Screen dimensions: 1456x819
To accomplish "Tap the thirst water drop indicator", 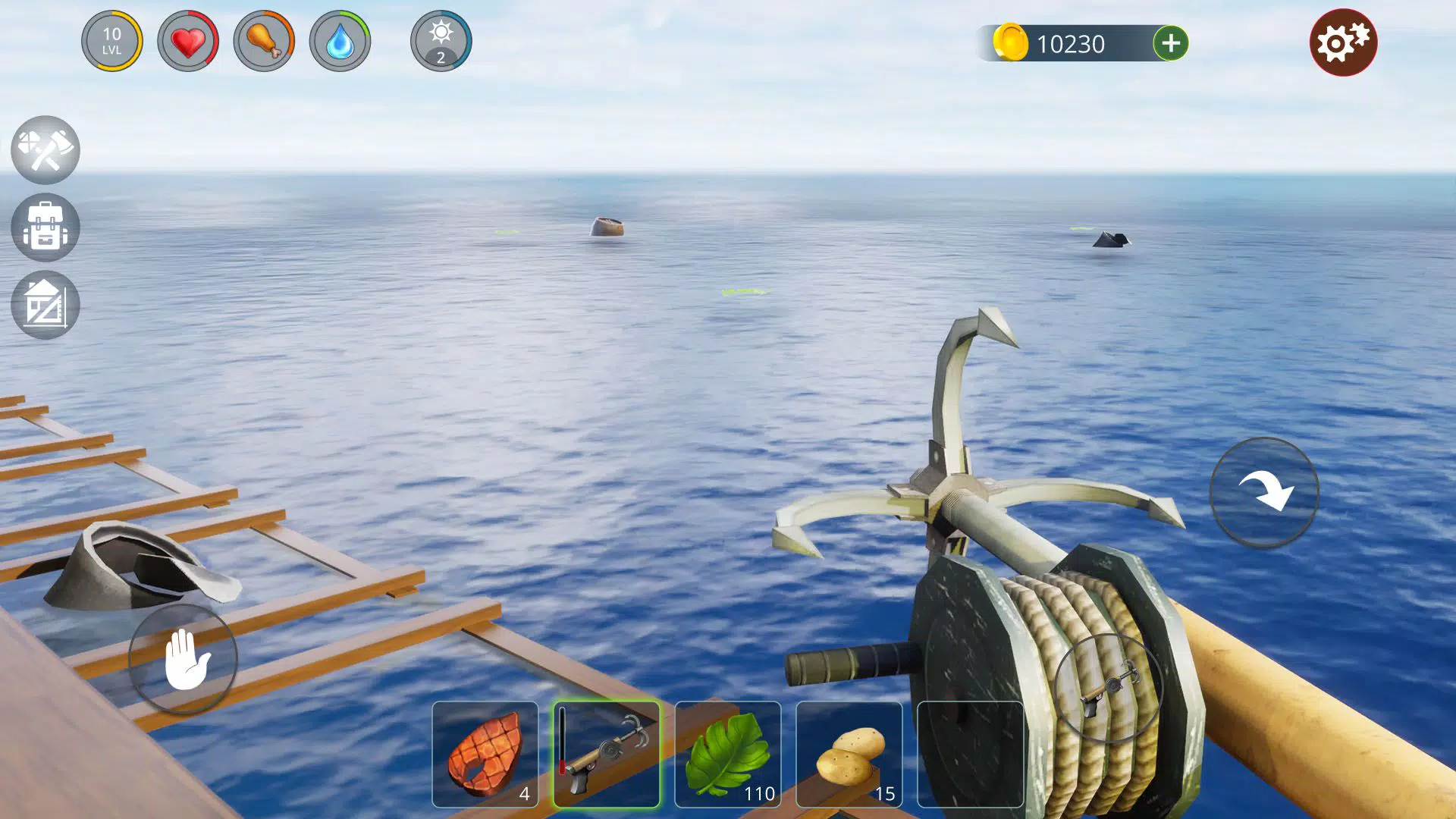I will pos(342,42).
